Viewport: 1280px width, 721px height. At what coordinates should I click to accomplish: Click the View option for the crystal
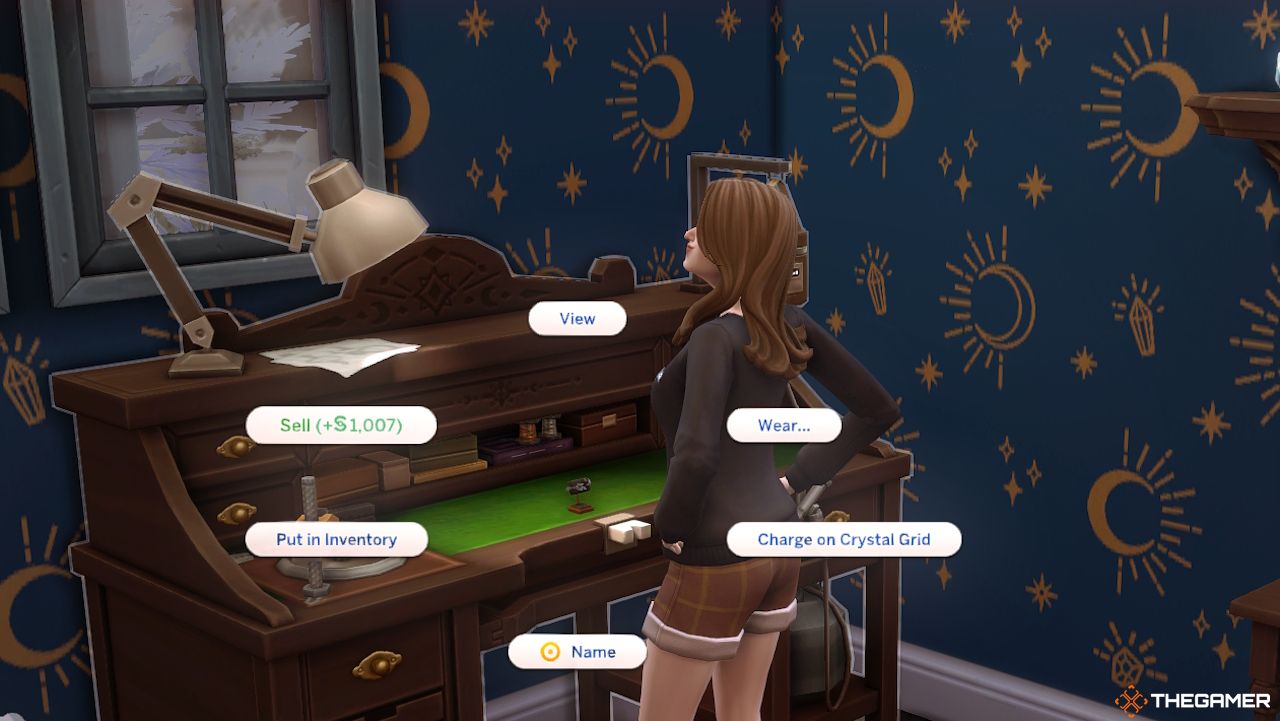(x=577, y=318)
